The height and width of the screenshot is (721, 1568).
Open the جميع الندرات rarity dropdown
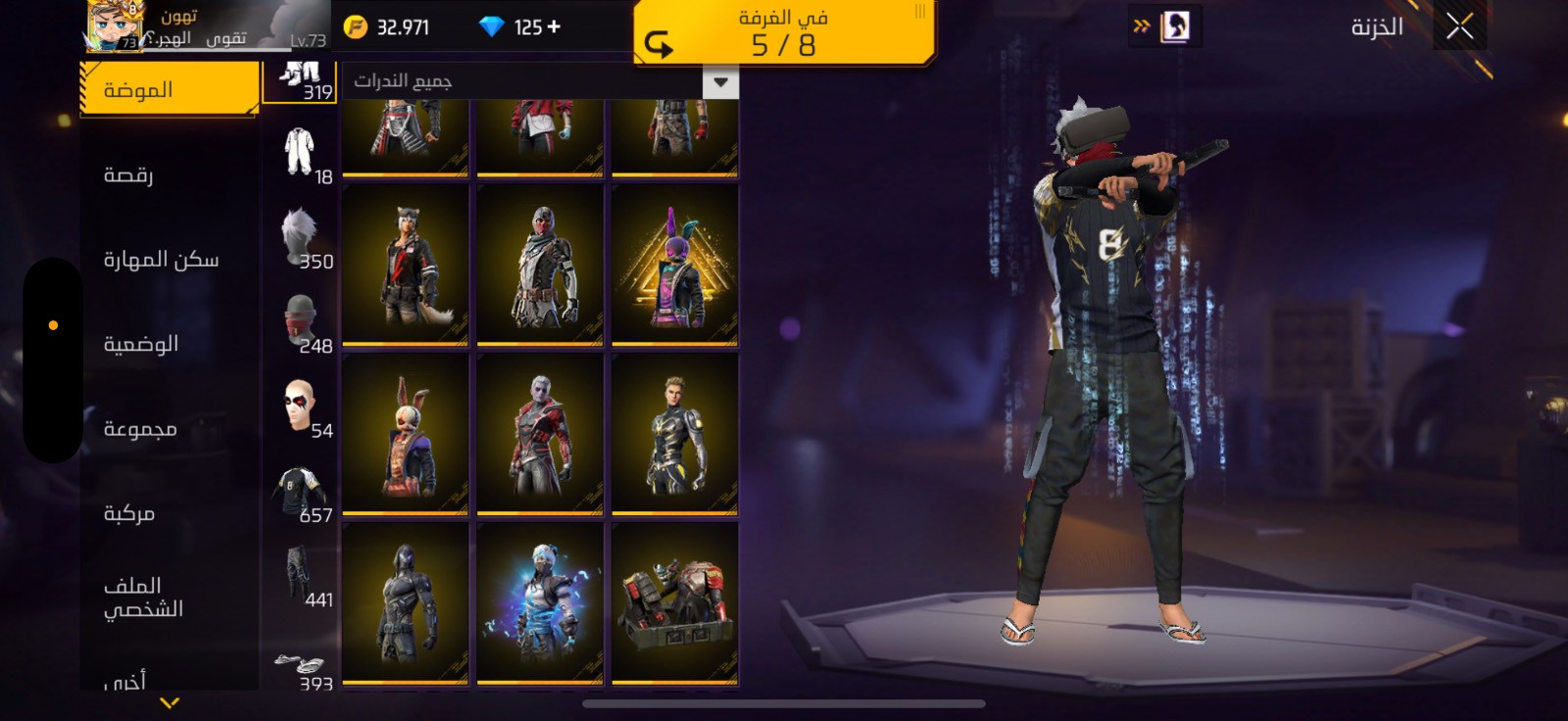tap(720, 82)
